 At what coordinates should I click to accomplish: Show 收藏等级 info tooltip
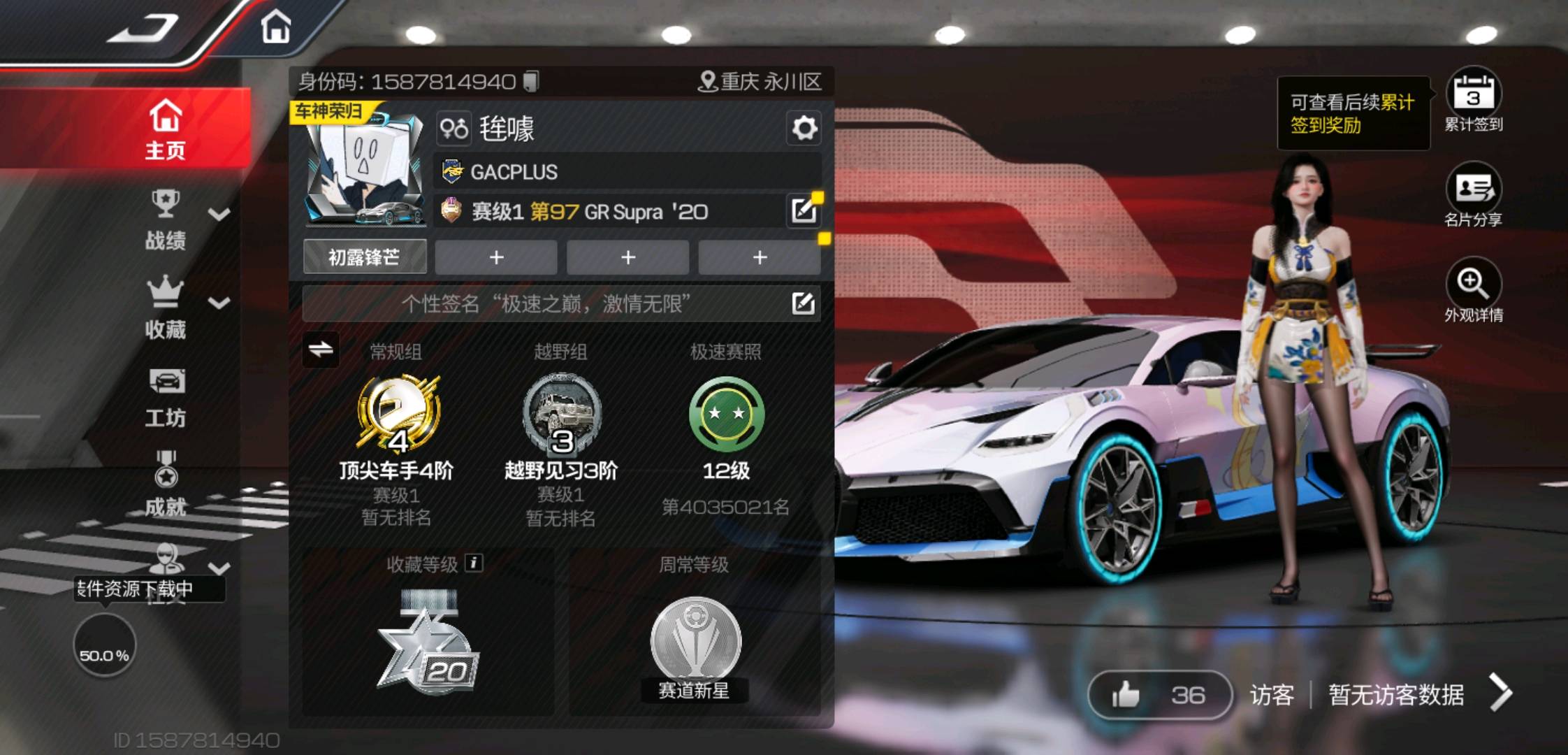(474, 563)
